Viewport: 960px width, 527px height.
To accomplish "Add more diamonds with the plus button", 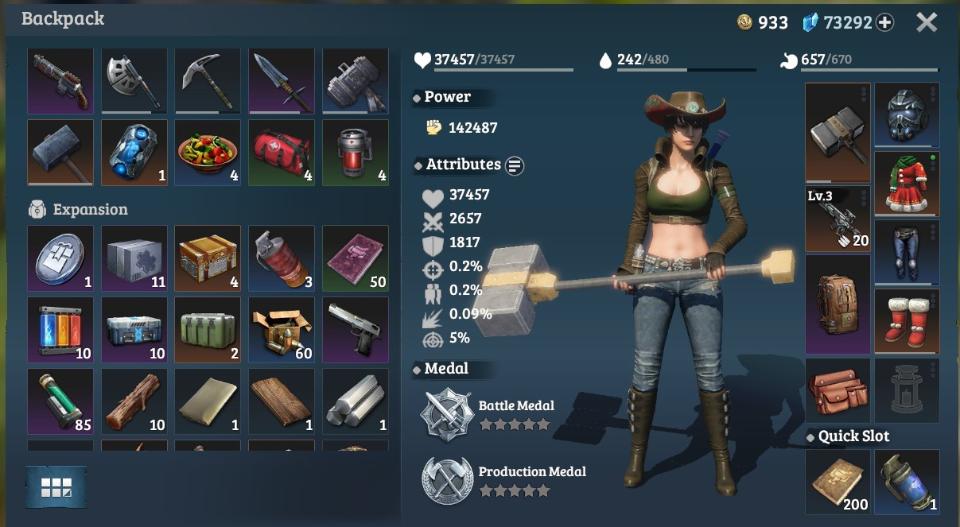I will [x=885, y=23].
